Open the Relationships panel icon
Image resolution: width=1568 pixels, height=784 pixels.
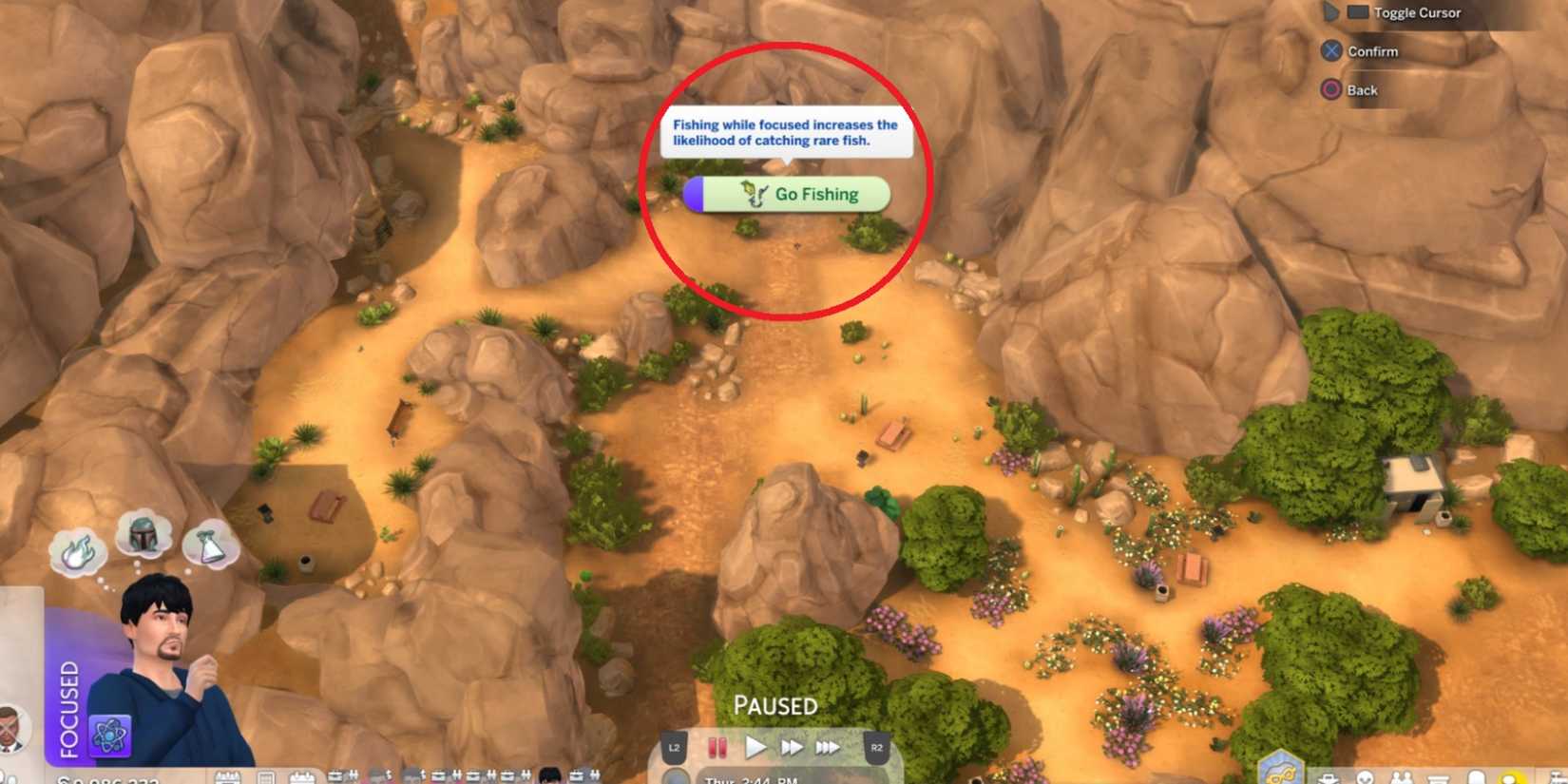[x=1402, y=779]
